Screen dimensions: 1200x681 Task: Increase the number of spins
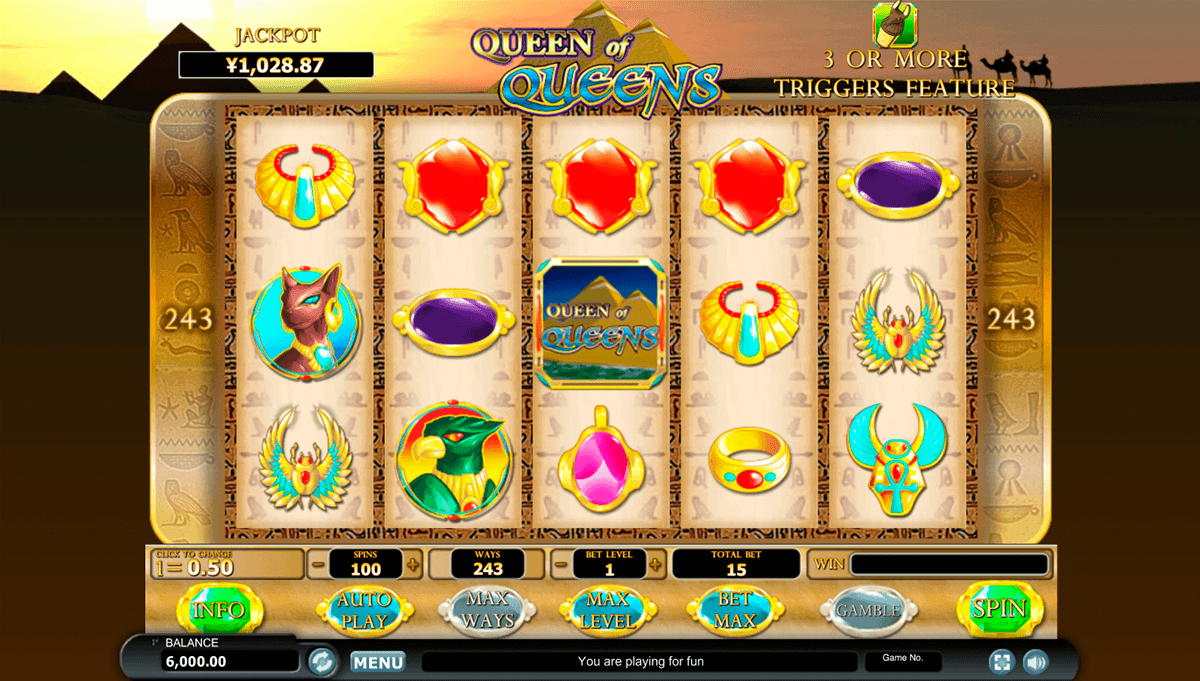point(414,564)
